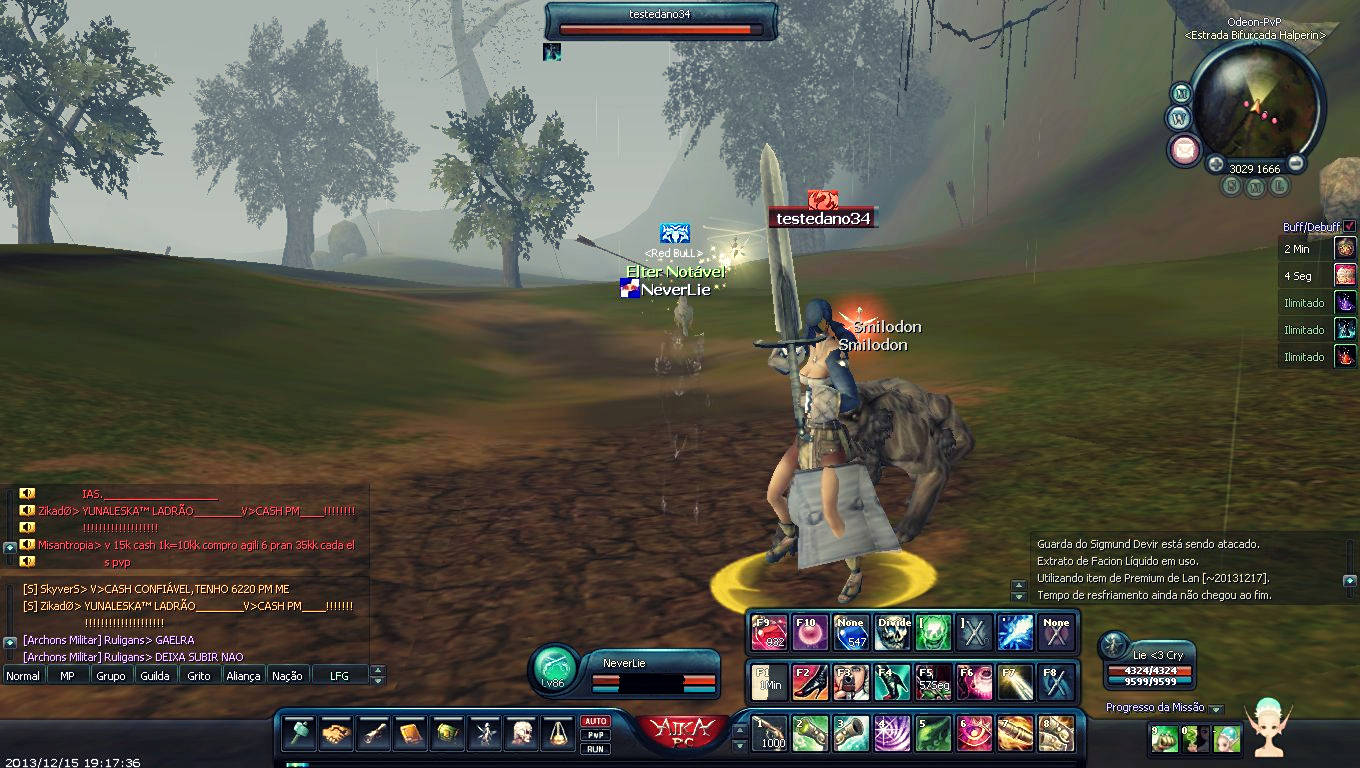Open the mail envelope icon

(1184, 150)
